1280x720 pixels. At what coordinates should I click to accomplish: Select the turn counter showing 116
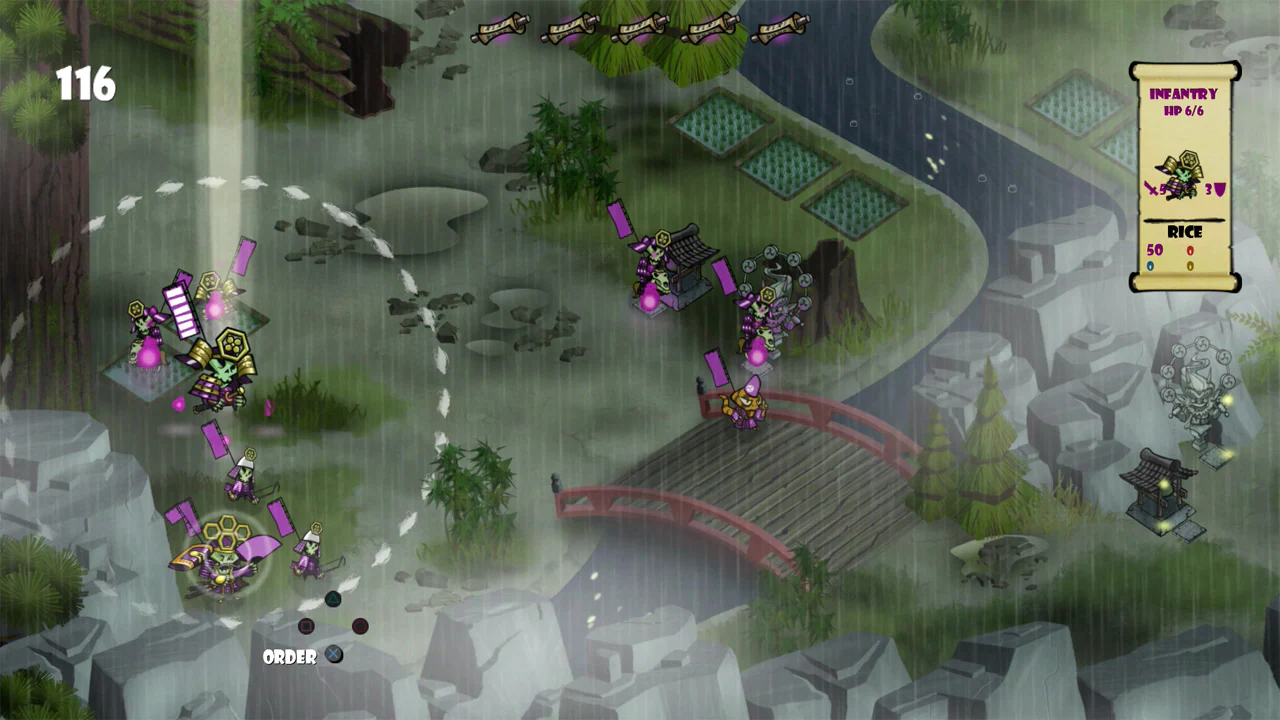point(86,86)
